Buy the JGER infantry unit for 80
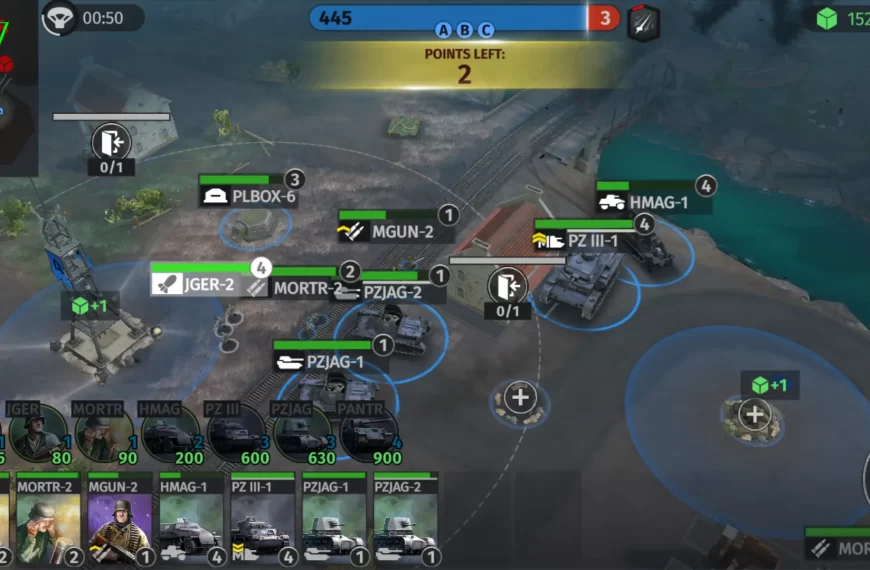 pyautogui.click(x=38, y=433)
